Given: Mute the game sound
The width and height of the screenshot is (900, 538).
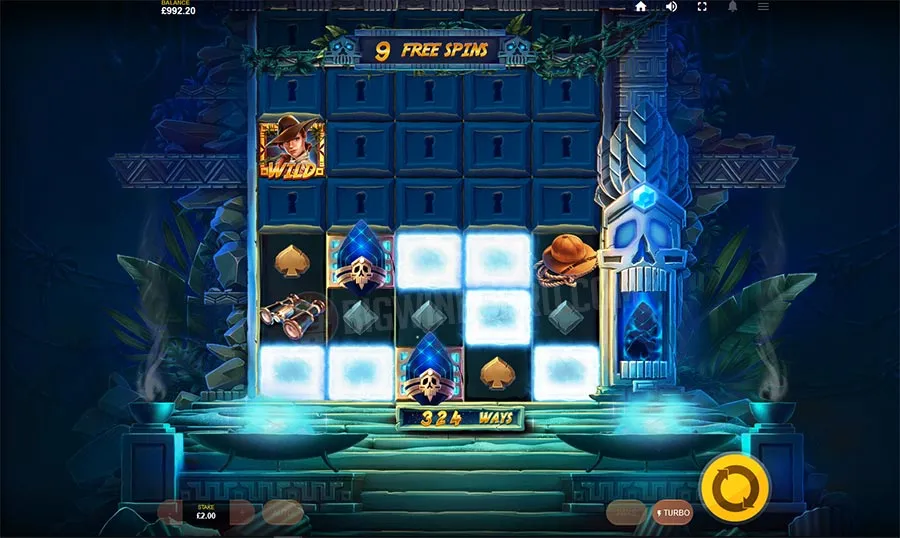Looking at the screenshot, I should point(671,7).
